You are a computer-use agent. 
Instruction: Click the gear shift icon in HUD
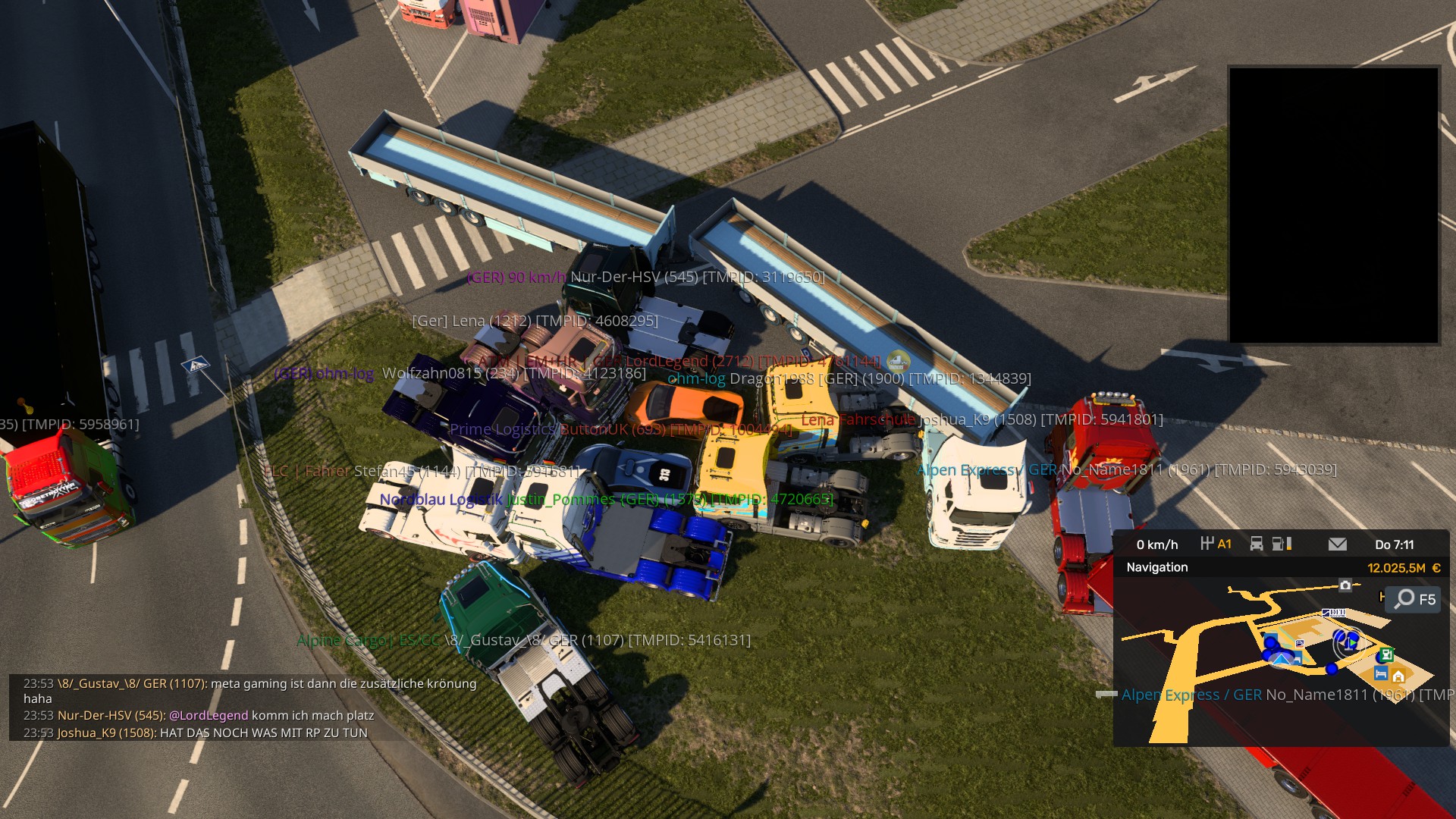coord(1208,544)
